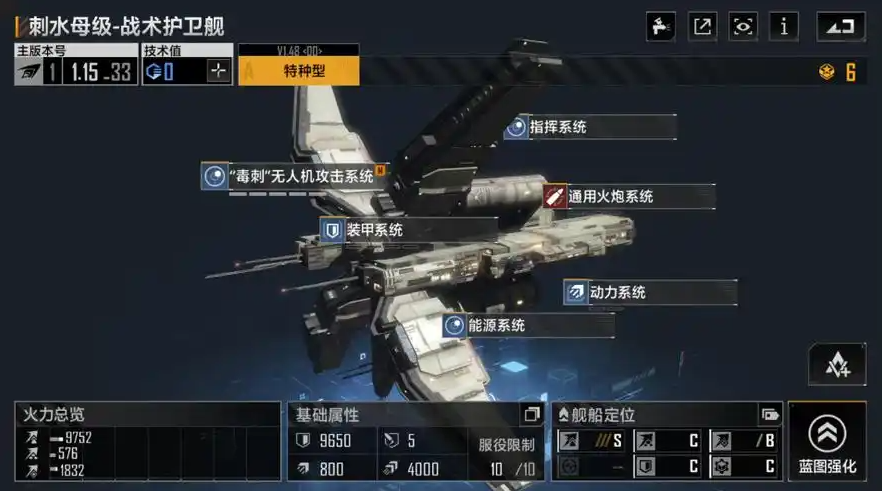Toggle the eye view mode icon
Image resolution: width=882 pixels, height=491 pixels.
click(x=743, y=26)
